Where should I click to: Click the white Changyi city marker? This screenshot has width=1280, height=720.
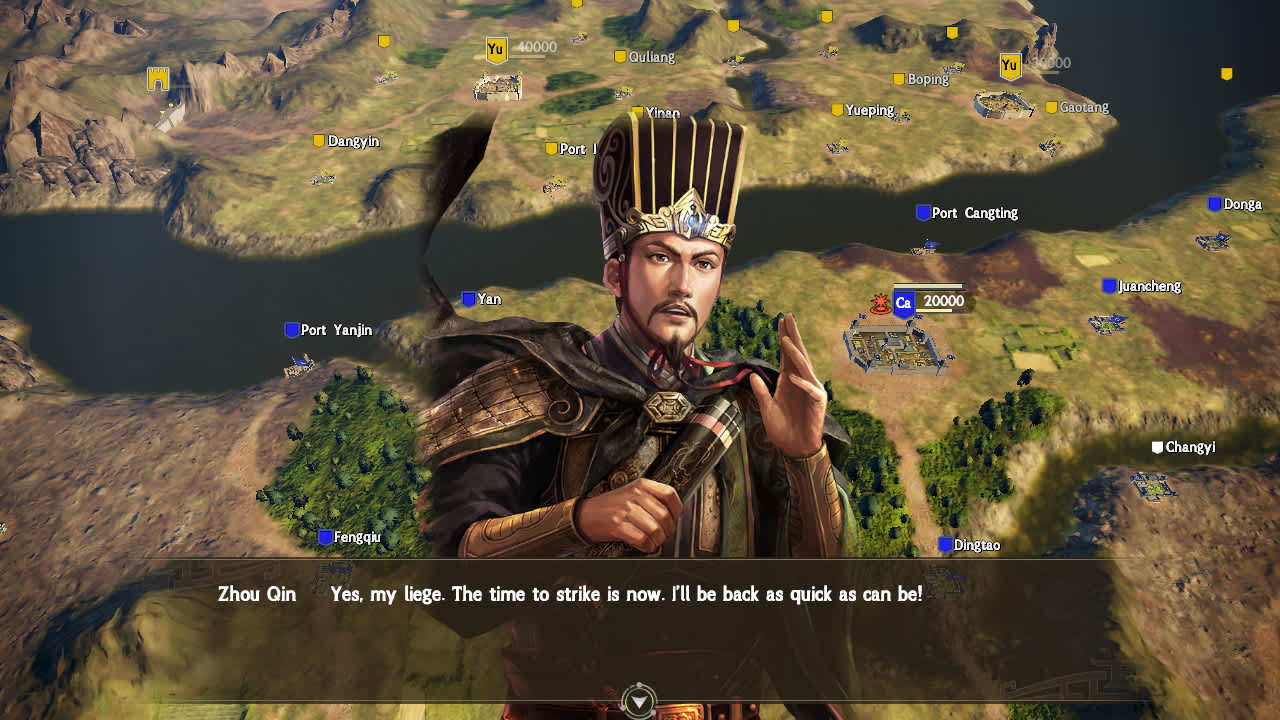1156,447
